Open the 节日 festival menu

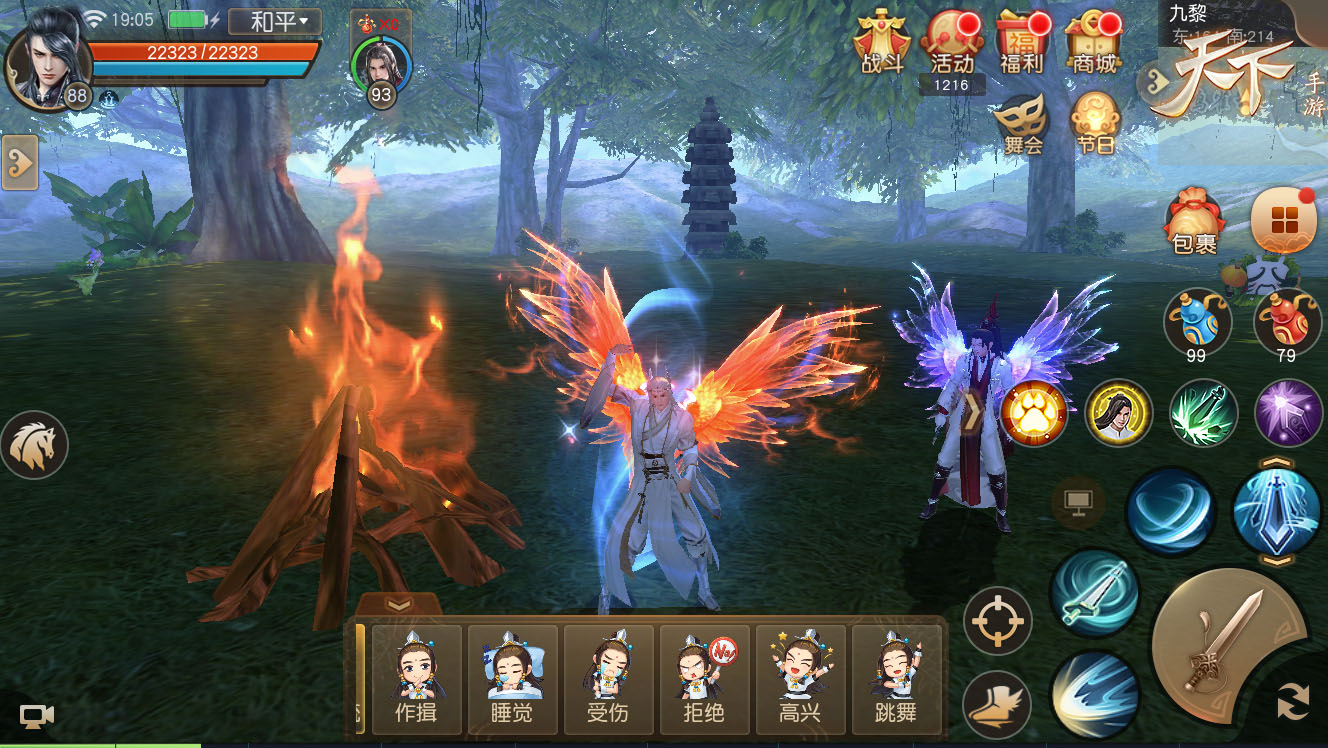1094,122
